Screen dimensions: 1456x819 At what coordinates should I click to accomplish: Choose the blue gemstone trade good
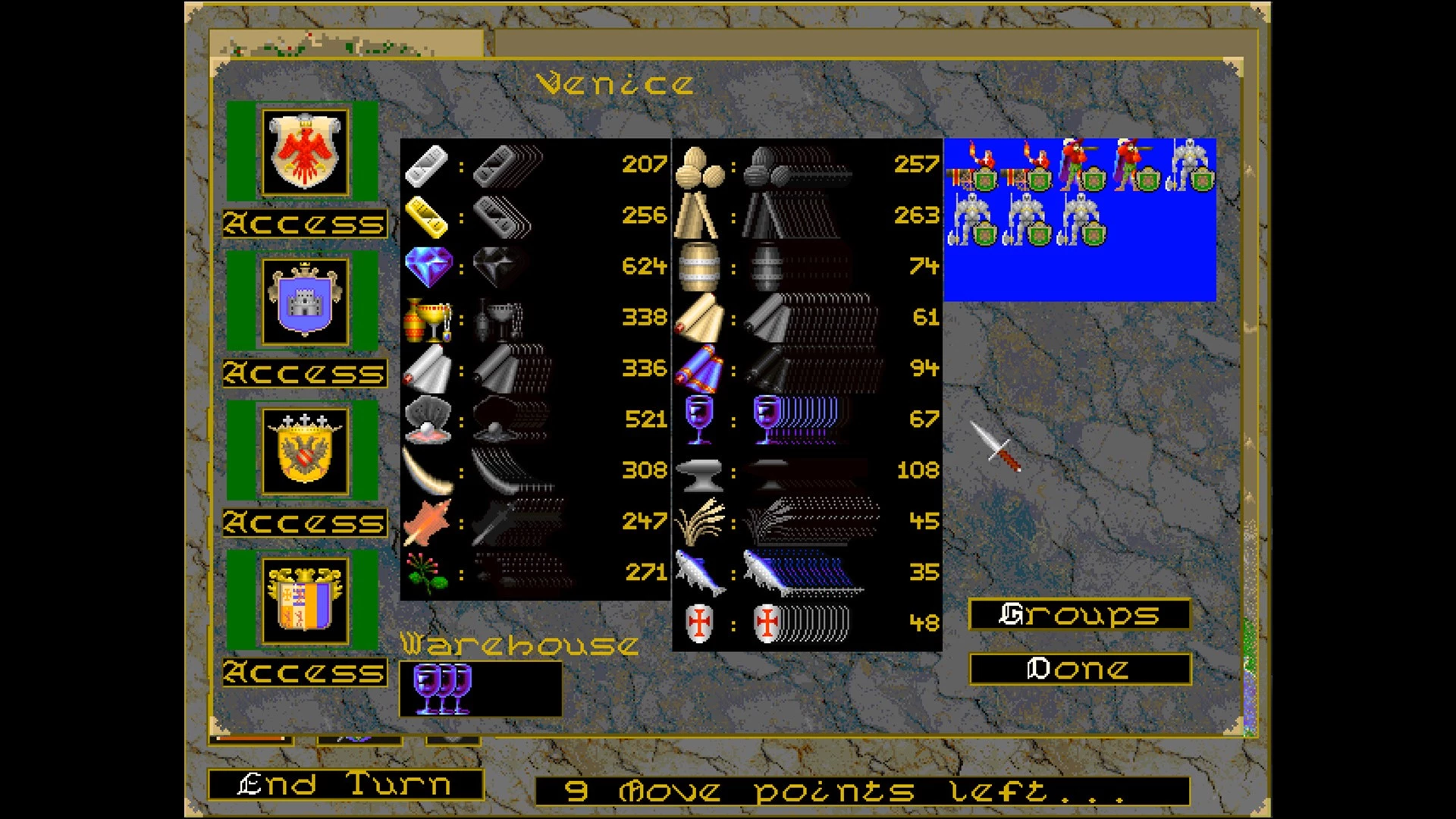pyautogui.click(x=428, y=266)
